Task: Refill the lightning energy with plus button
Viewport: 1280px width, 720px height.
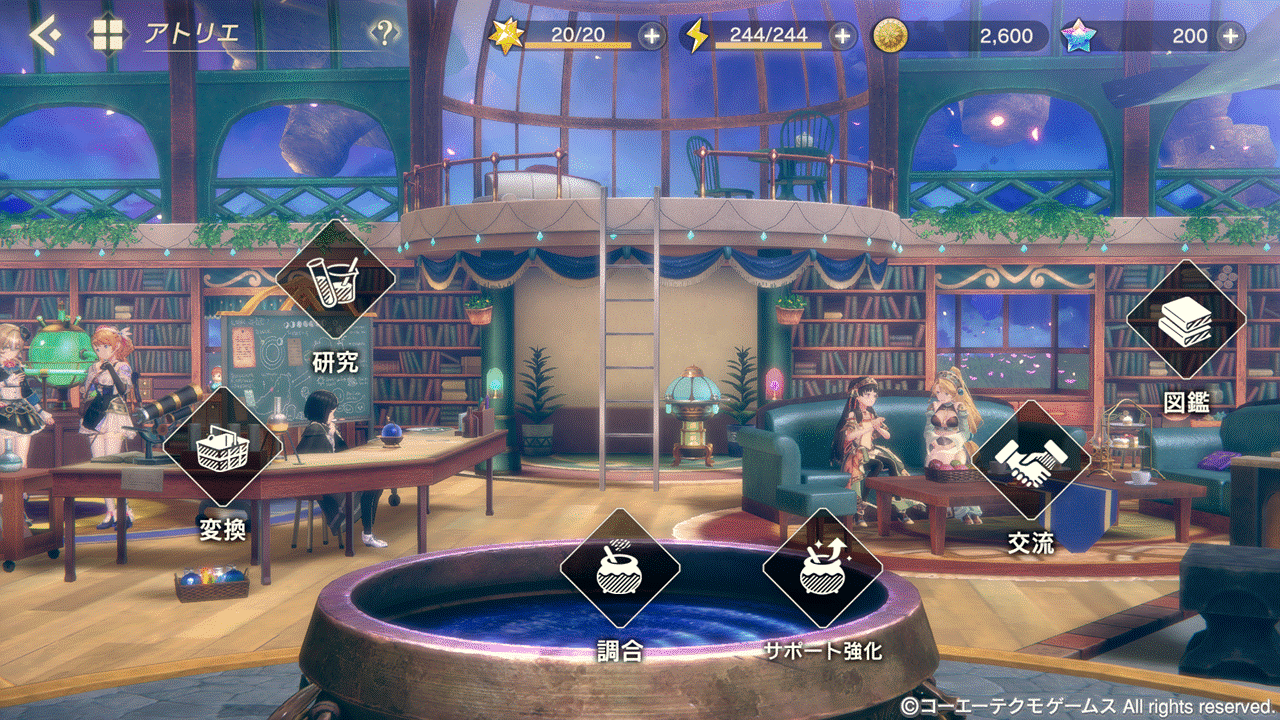Action: (843, 36)
